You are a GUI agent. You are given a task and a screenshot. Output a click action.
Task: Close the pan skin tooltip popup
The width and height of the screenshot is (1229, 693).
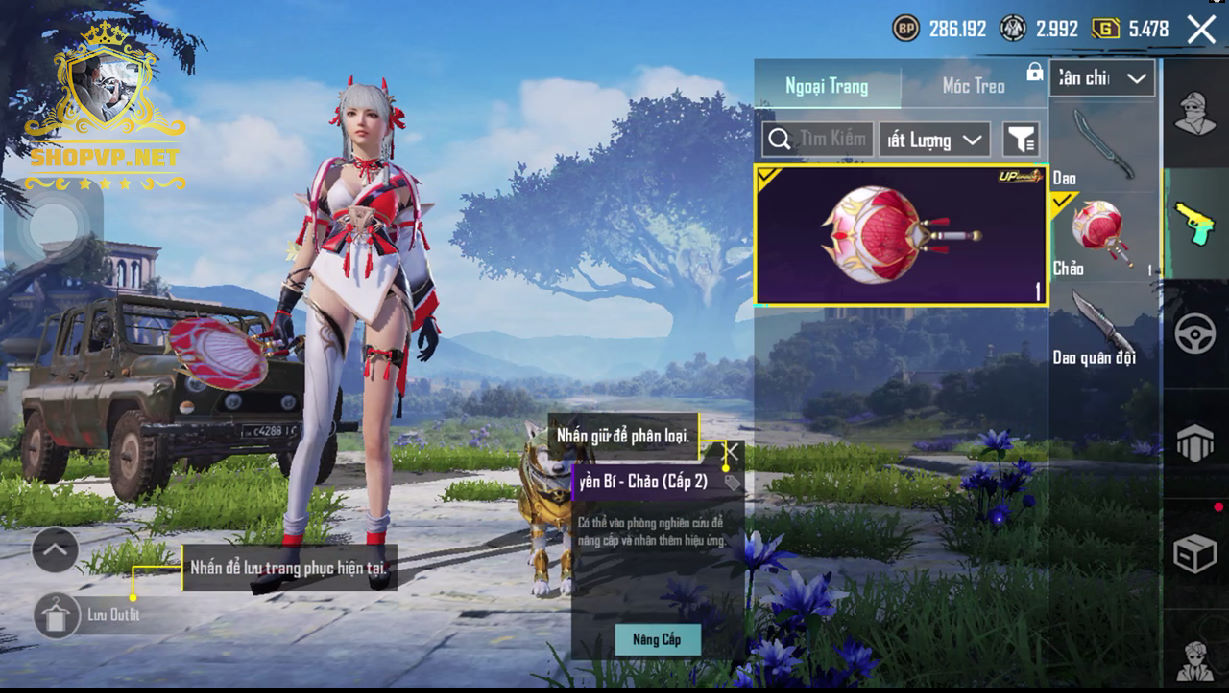click(x=731, y=452)
